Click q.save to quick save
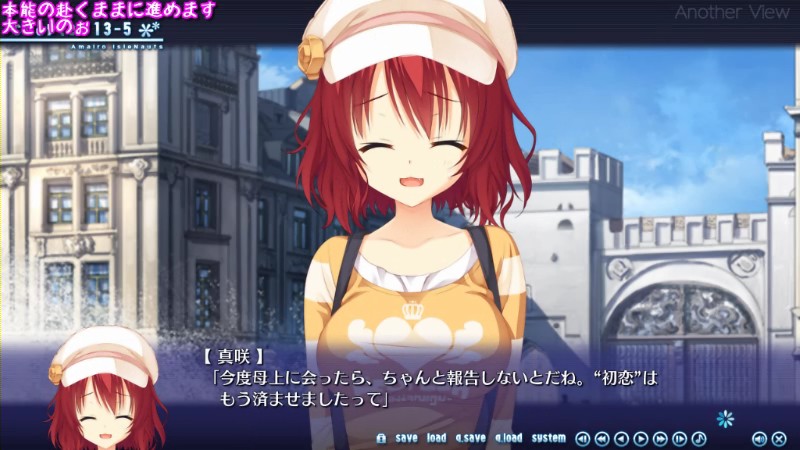The image size is (800, 450). click(x=470, y=438)
